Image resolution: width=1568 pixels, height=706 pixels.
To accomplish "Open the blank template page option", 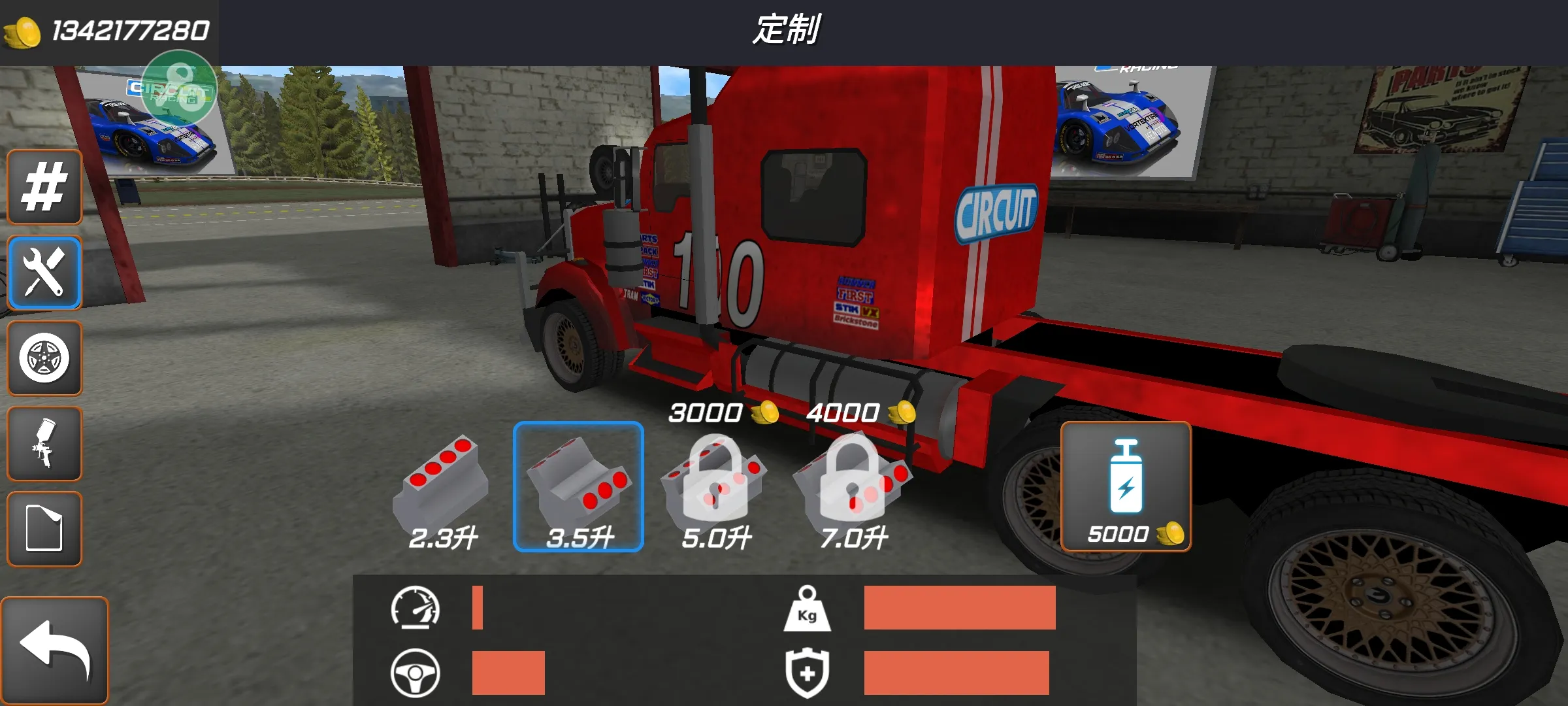I will pos(44,528).
